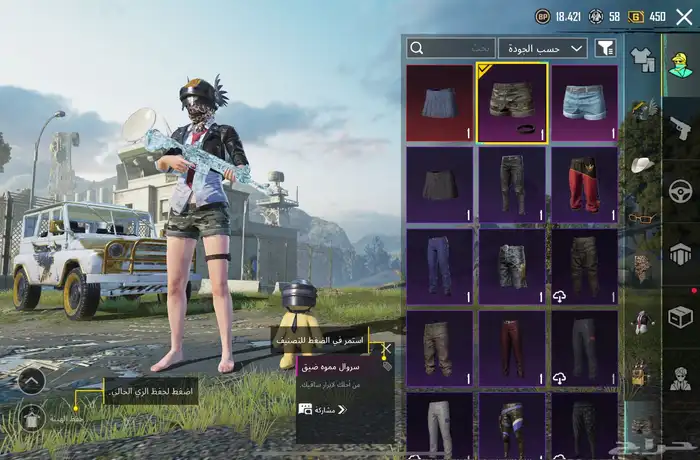This screenshot has height=460, width=700.
Task: Select the shirt and pants clothing category
Action: [x=641, y=62]
